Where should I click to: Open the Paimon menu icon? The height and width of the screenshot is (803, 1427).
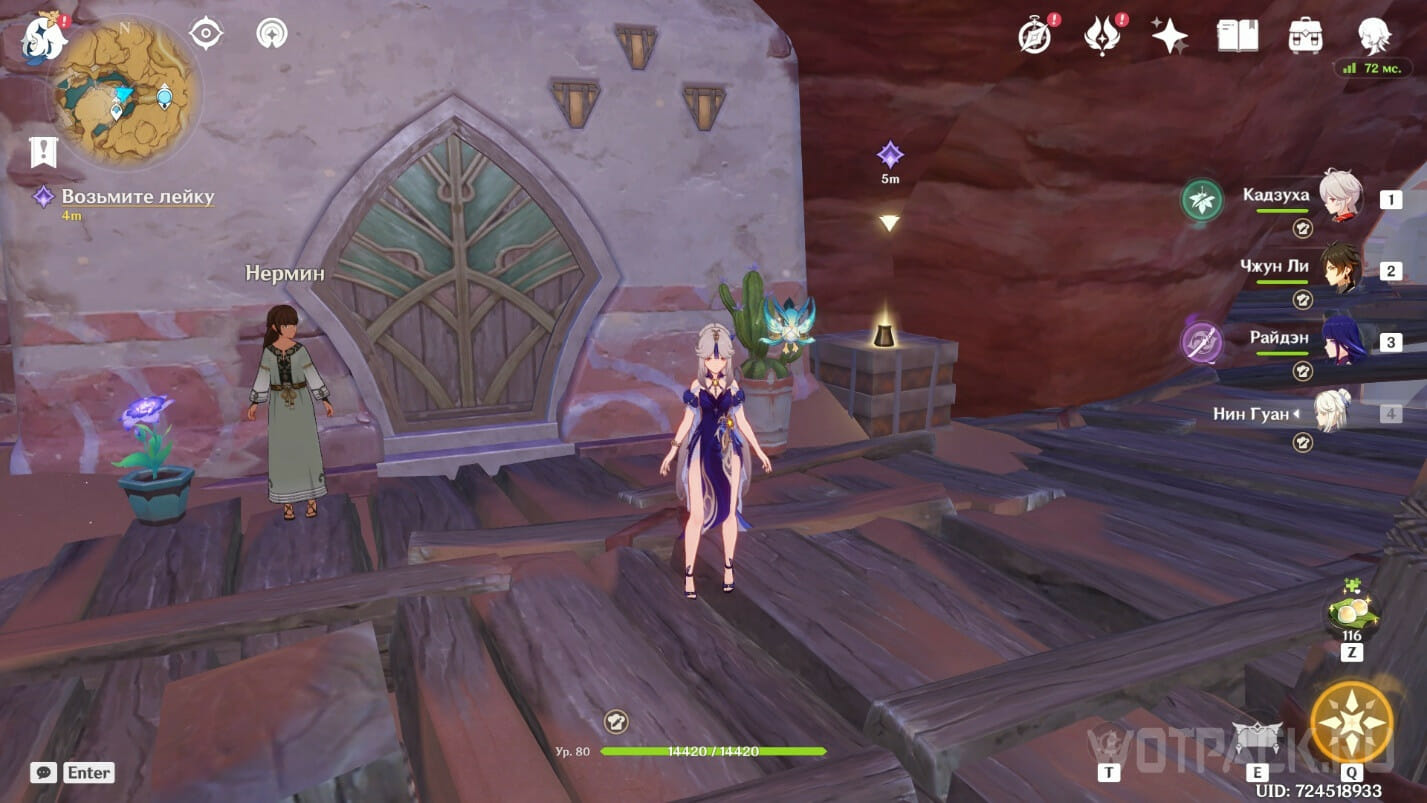point(44,37)
